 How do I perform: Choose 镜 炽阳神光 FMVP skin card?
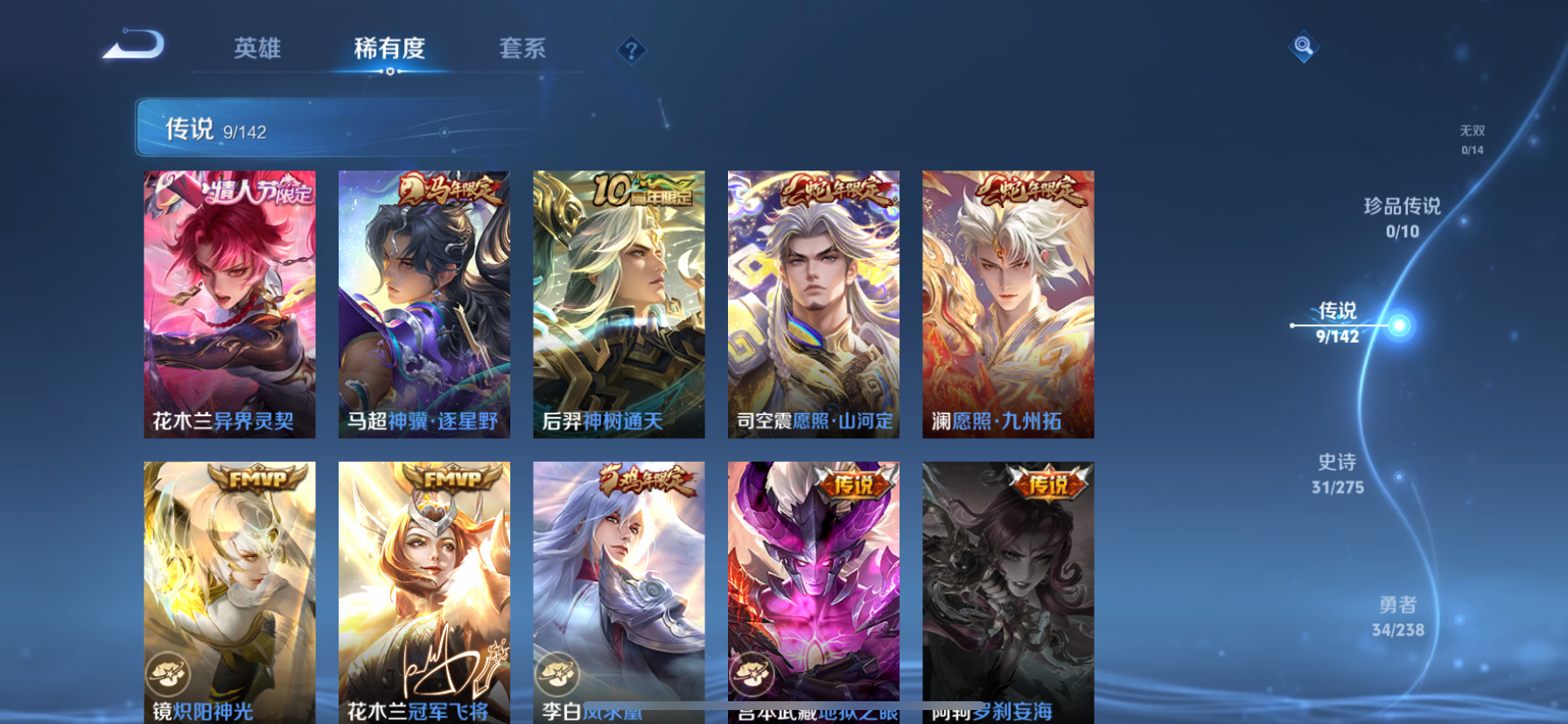229,592
